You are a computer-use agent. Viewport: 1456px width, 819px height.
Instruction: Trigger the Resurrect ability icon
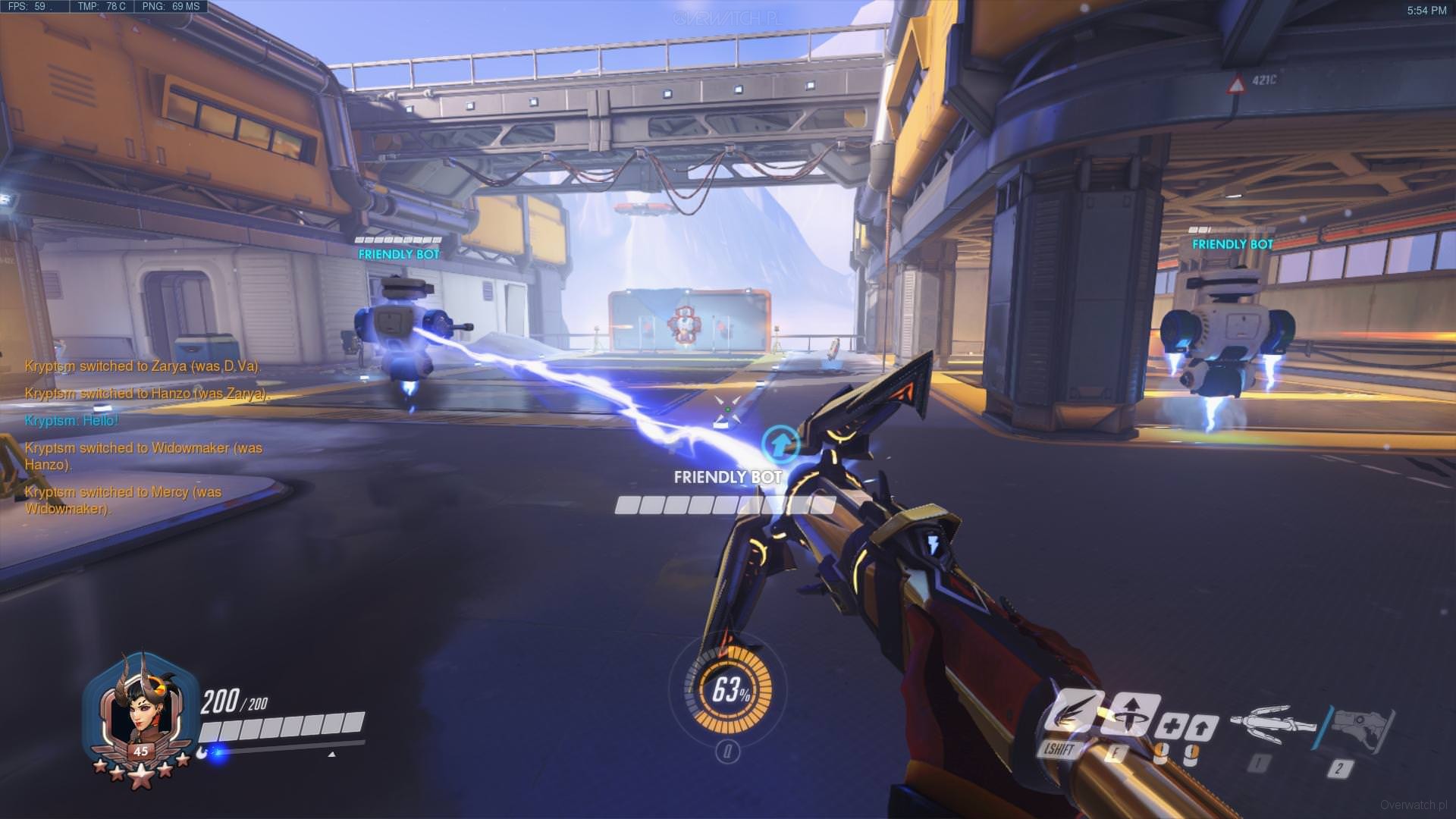tap(1131, 714)
